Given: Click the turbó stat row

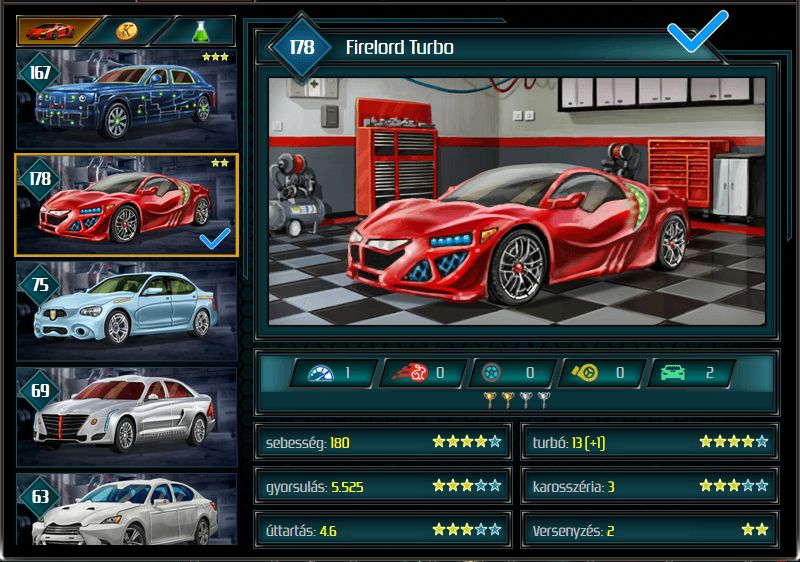Looking at the screenshot, I should pos(649,442).
